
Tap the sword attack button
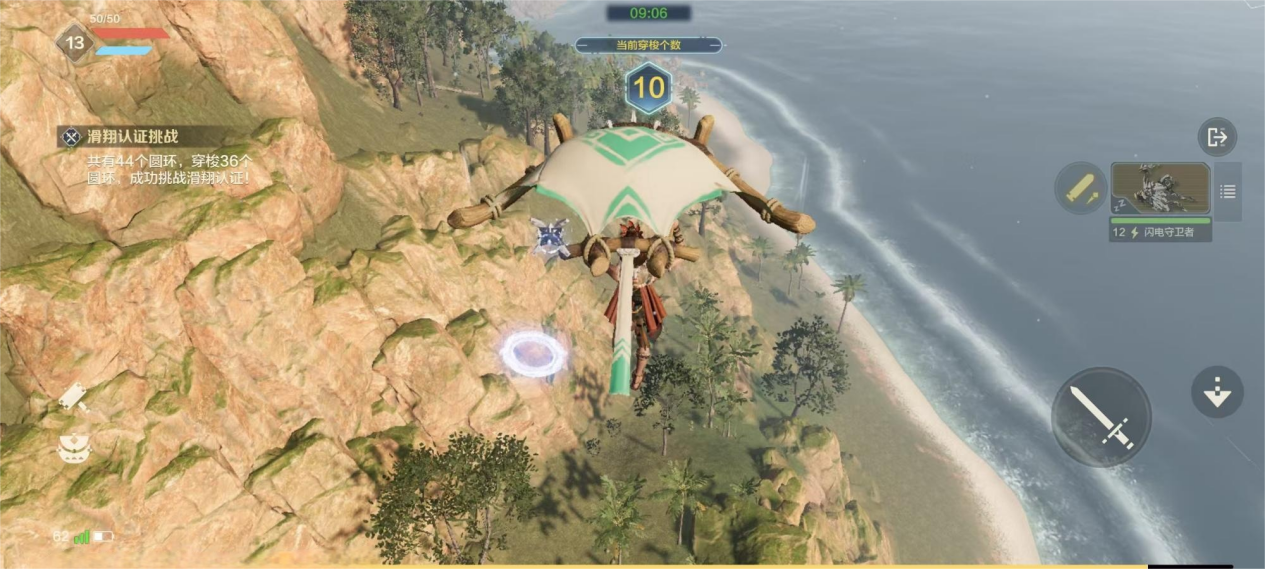coord(1101,417)
